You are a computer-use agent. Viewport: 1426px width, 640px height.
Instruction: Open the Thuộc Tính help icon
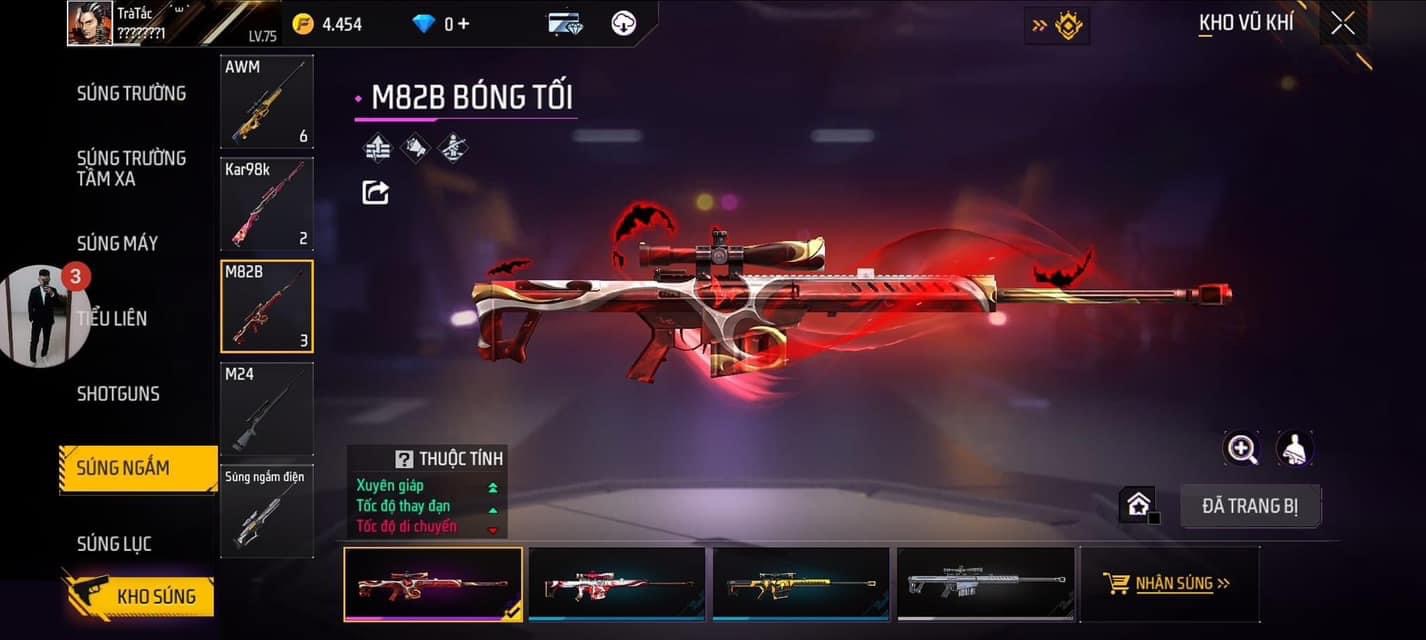click(x=404, y=459)
